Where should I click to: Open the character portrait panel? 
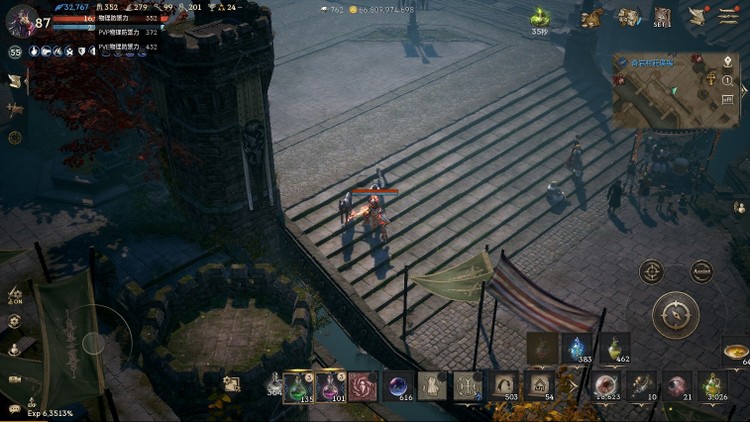pos(21,21)
